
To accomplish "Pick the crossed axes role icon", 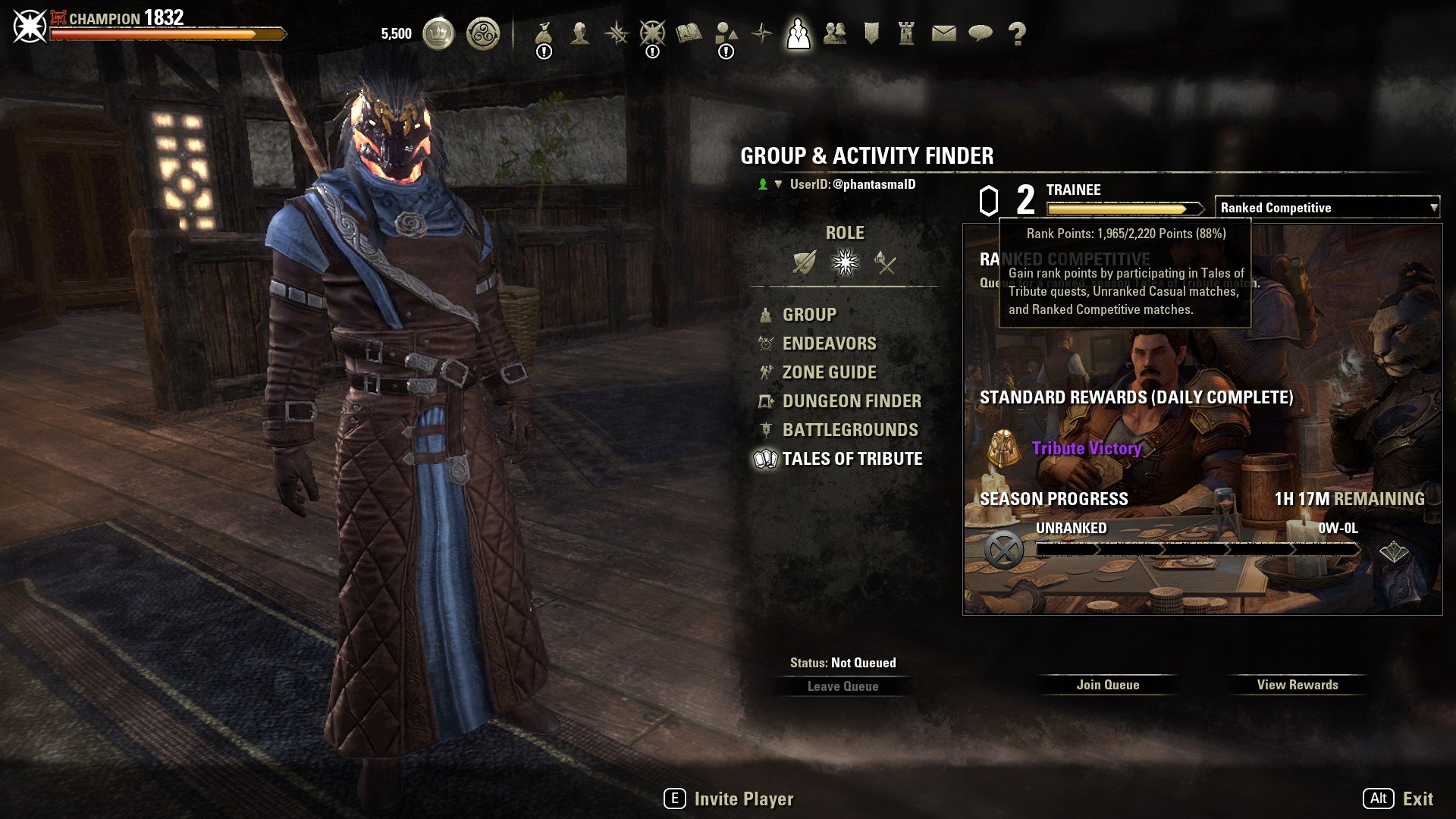I will point(885,262).
